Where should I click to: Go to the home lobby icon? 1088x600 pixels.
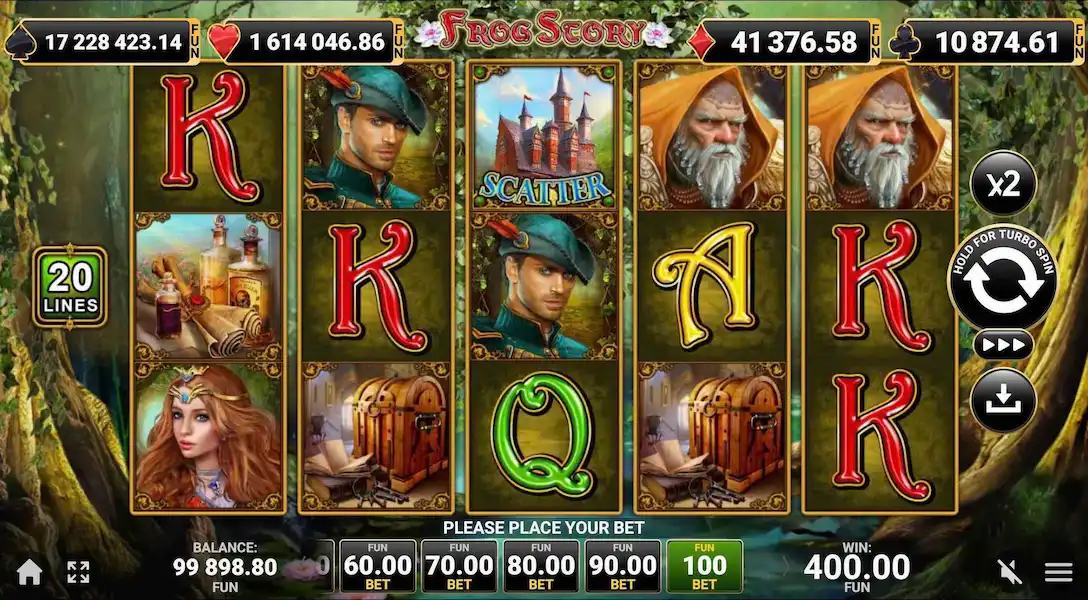pyautogui.click(x=30, y=572)
